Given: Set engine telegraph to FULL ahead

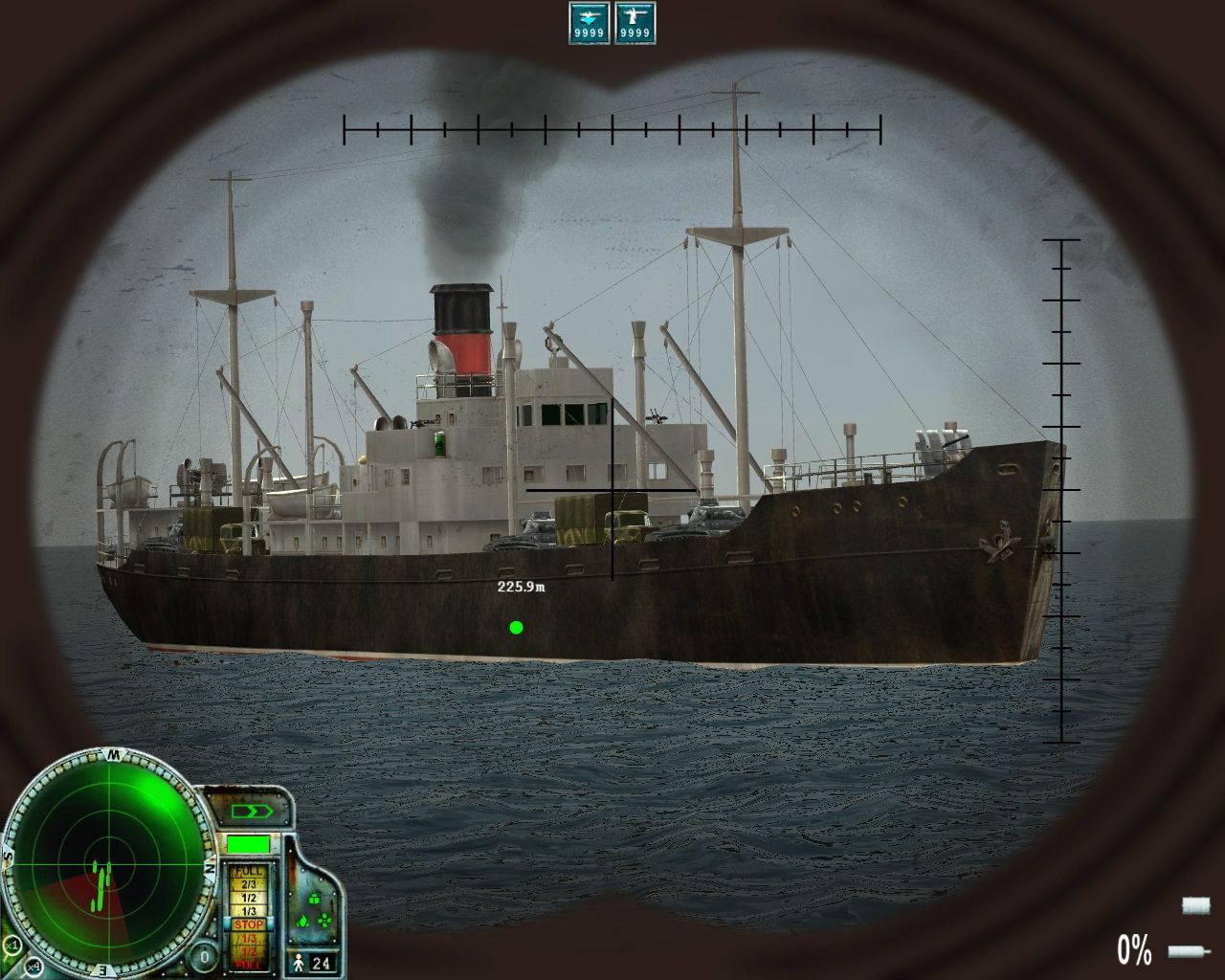Looking at the screenshot, I should 249,872.
